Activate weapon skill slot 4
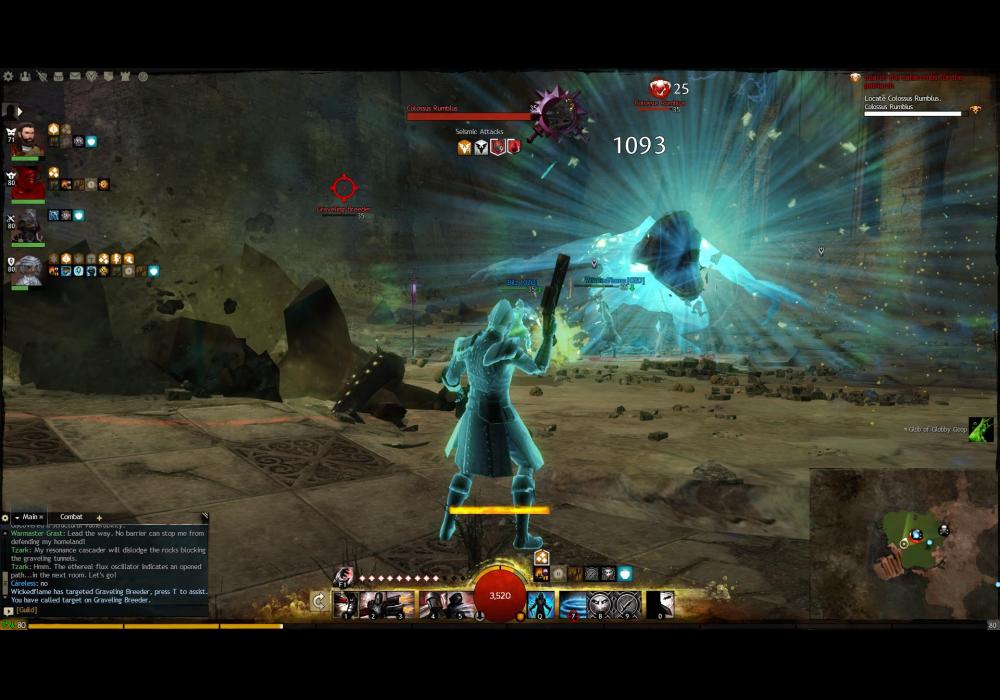The width and height of the screenshot is (1000, 700). click(433, 604)
